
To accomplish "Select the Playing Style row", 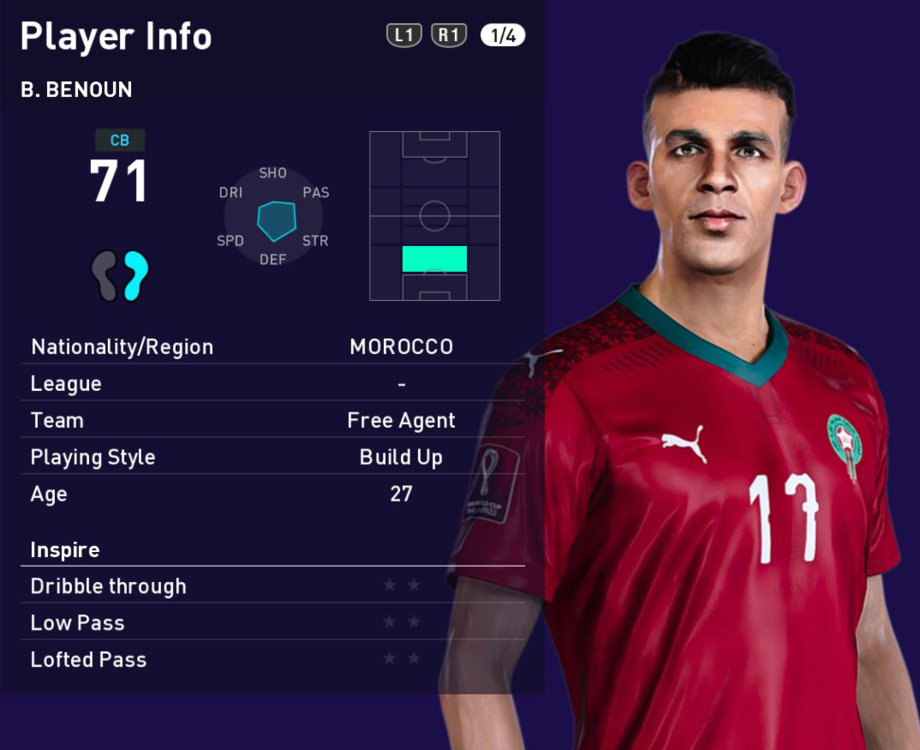I will click(272, 458).
